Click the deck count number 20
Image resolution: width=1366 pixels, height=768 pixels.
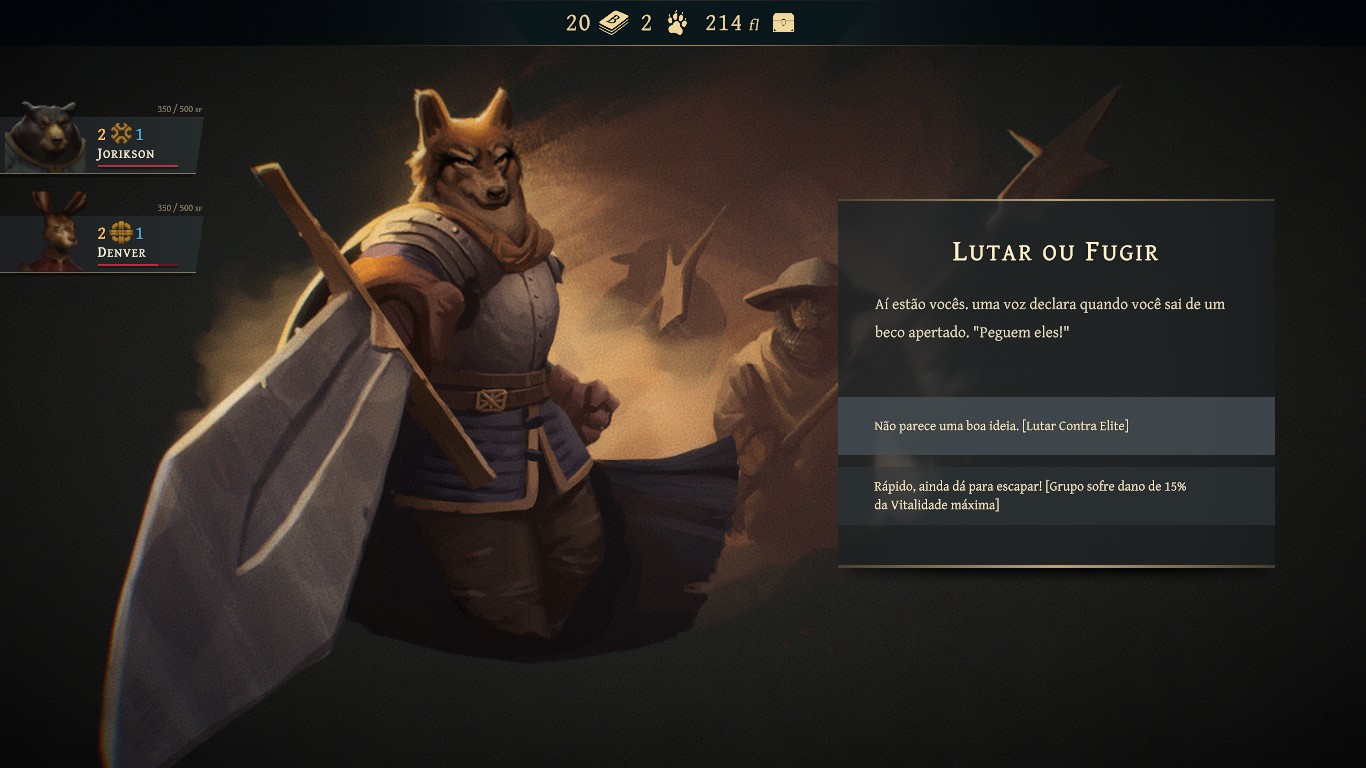(x=580, y=22)
